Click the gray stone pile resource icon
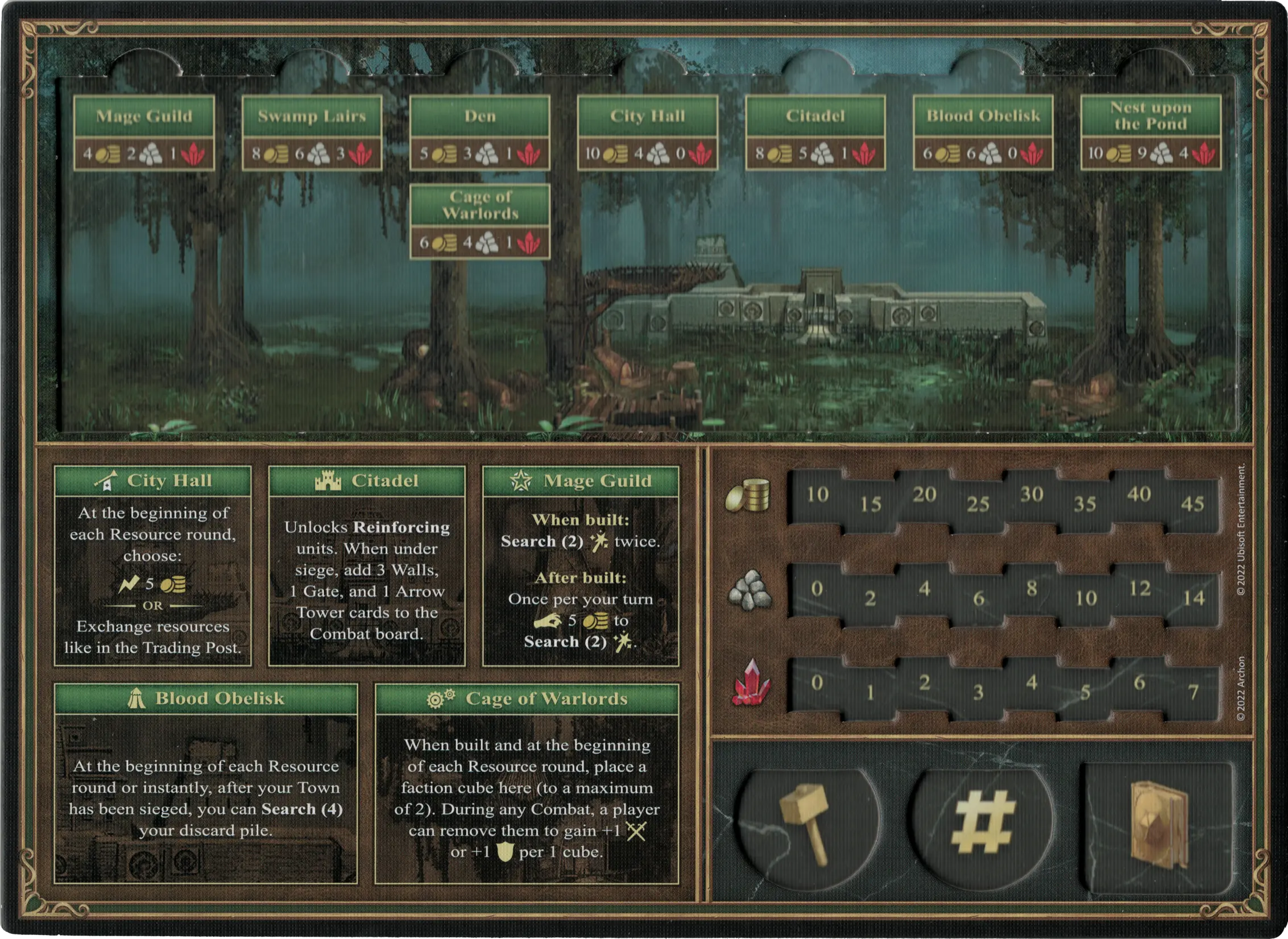Viewport: 1288px width, 939px height. (749, 590)
